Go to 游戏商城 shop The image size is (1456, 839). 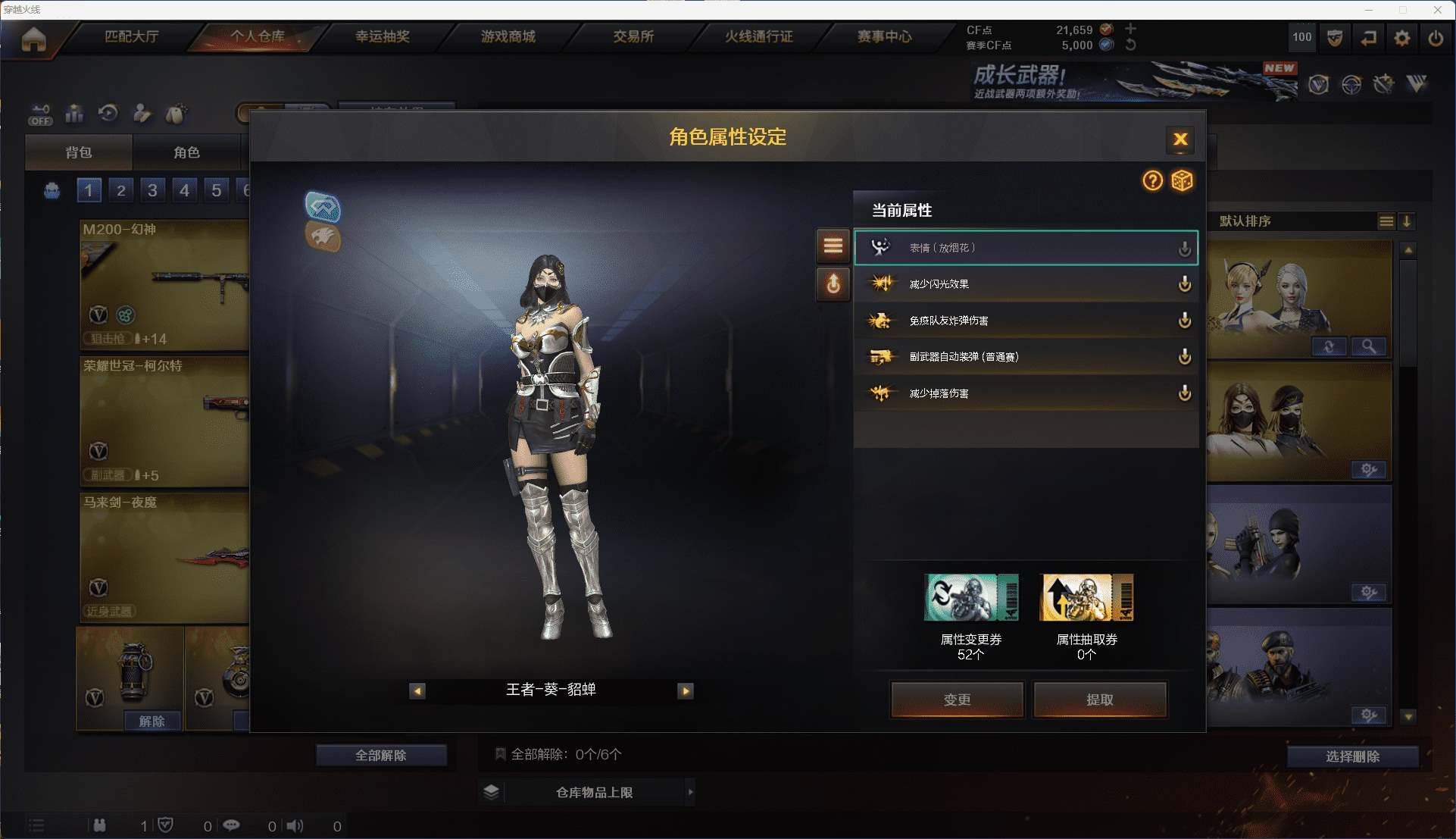pos(508,36)
